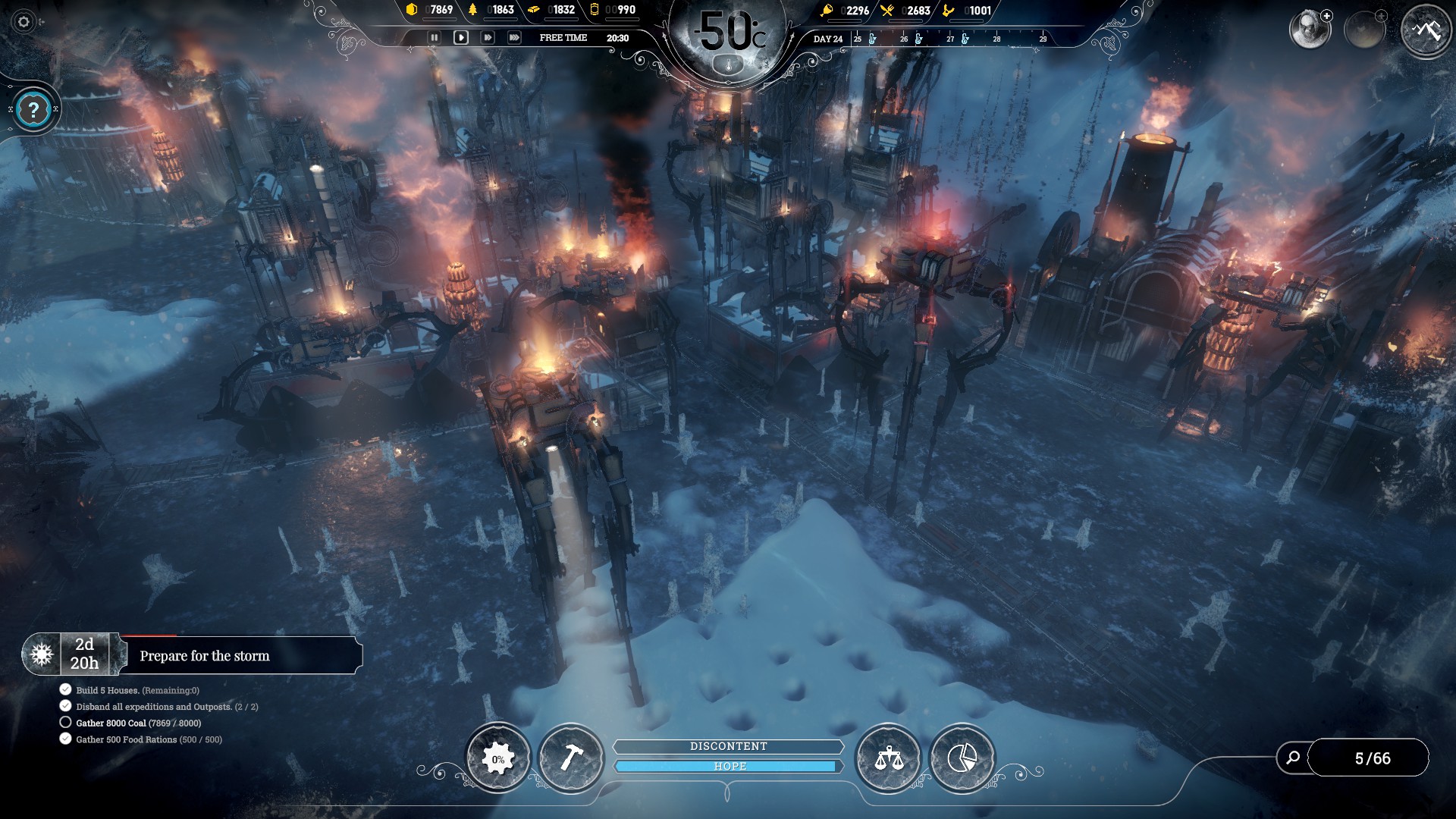Expand the Day 24 forecast timeline
The image size is (1456, 819).
[x=827, y=38]
